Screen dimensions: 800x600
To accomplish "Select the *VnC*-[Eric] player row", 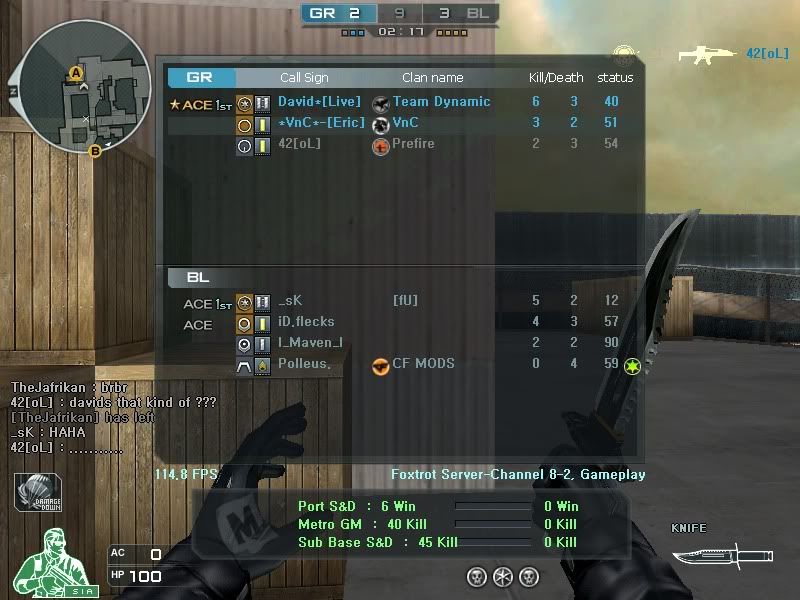I will click(400, 123).
